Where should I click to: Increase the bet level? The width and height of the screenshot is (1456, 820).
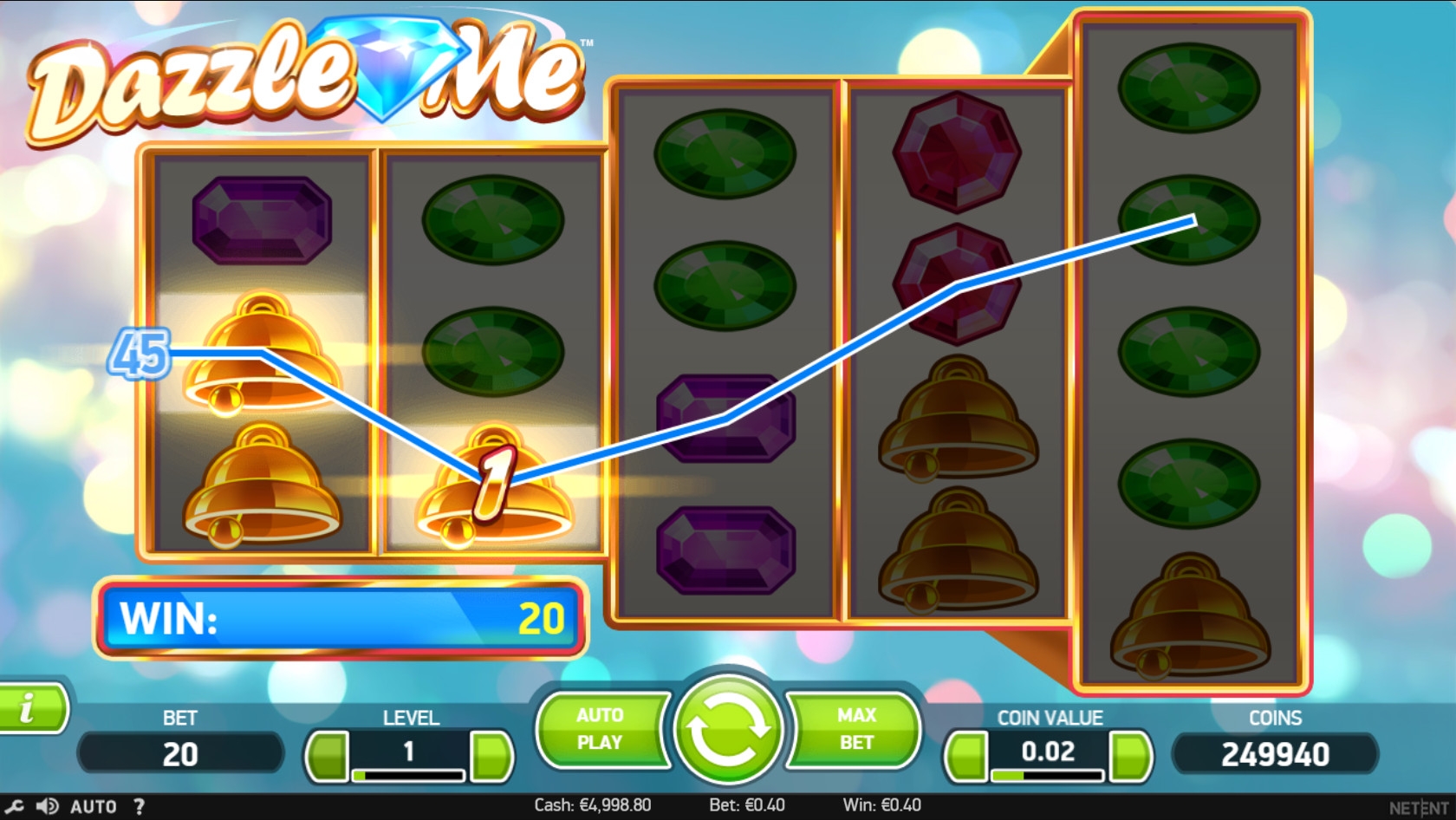tap(492, 755)
